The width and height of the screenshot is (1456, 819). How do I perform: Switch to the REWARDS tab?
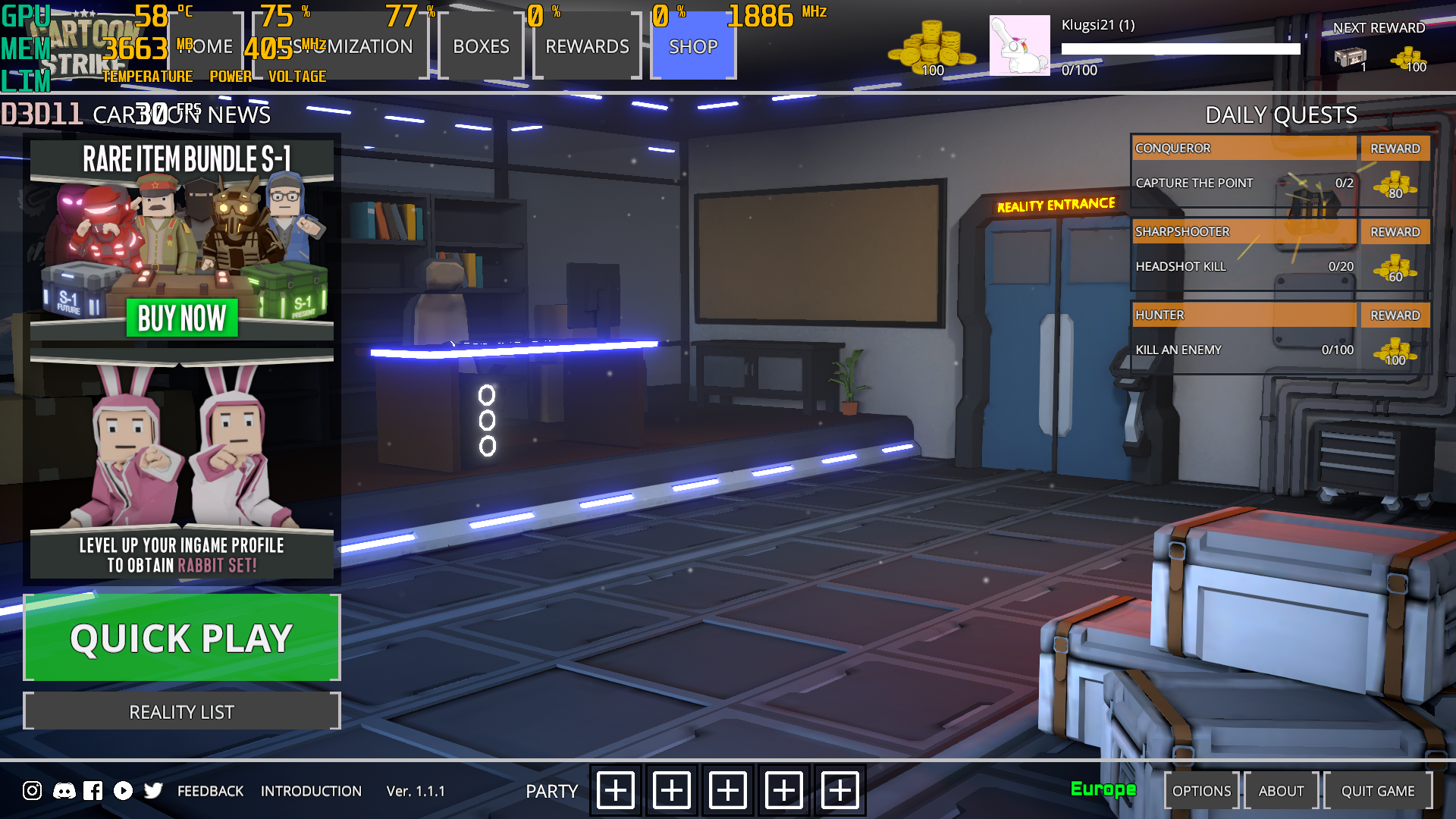pyautogui.click(x=587, y=47)
